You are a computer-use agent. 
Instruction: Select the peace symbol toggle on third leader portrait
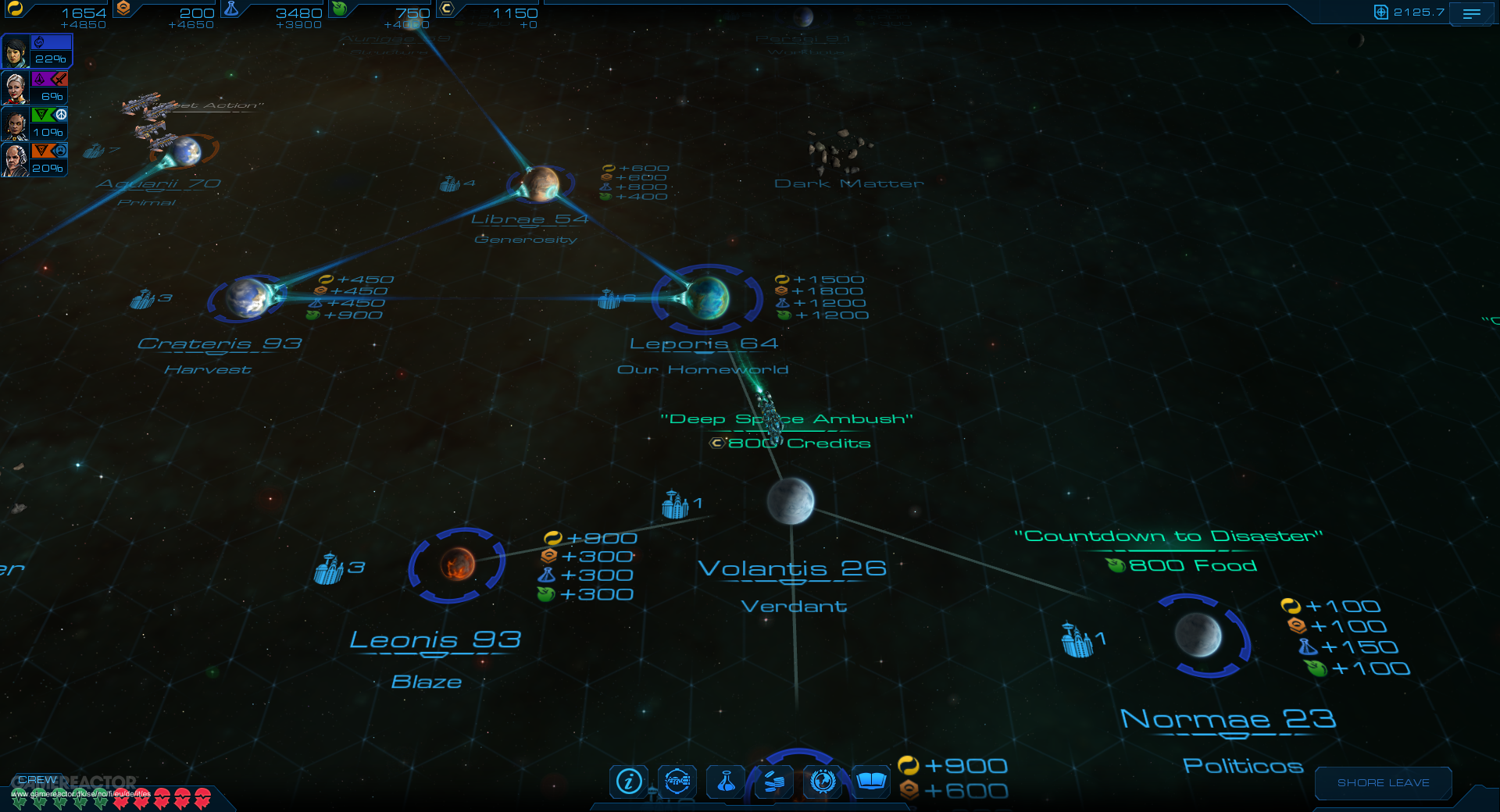pos(61,114)
